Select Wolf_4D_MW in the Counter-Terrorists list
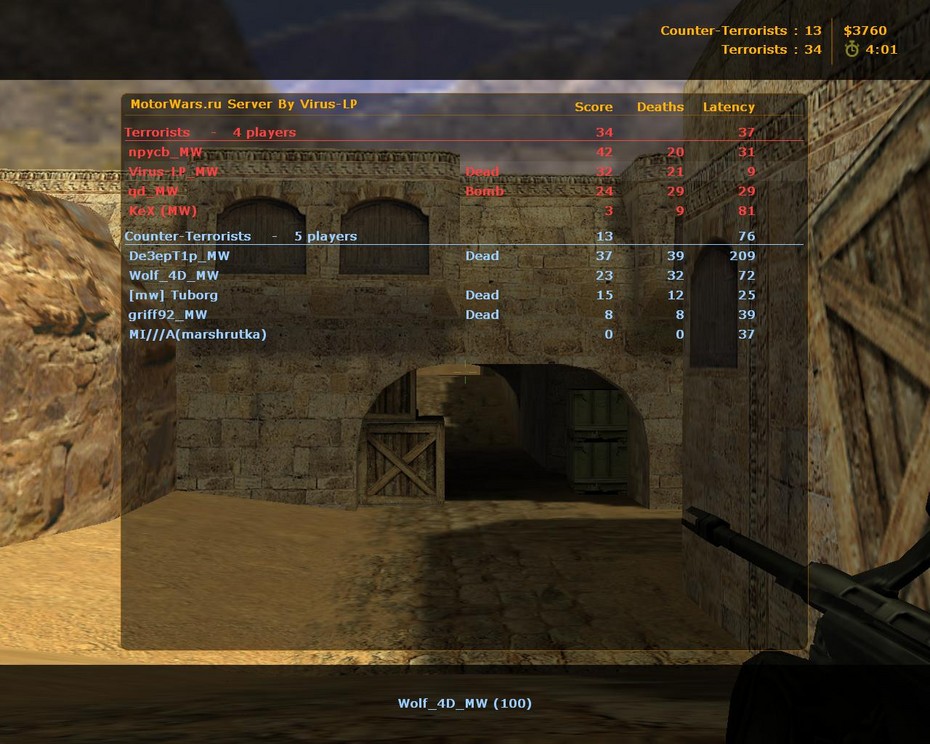930x744 pixels. point(174,276)
